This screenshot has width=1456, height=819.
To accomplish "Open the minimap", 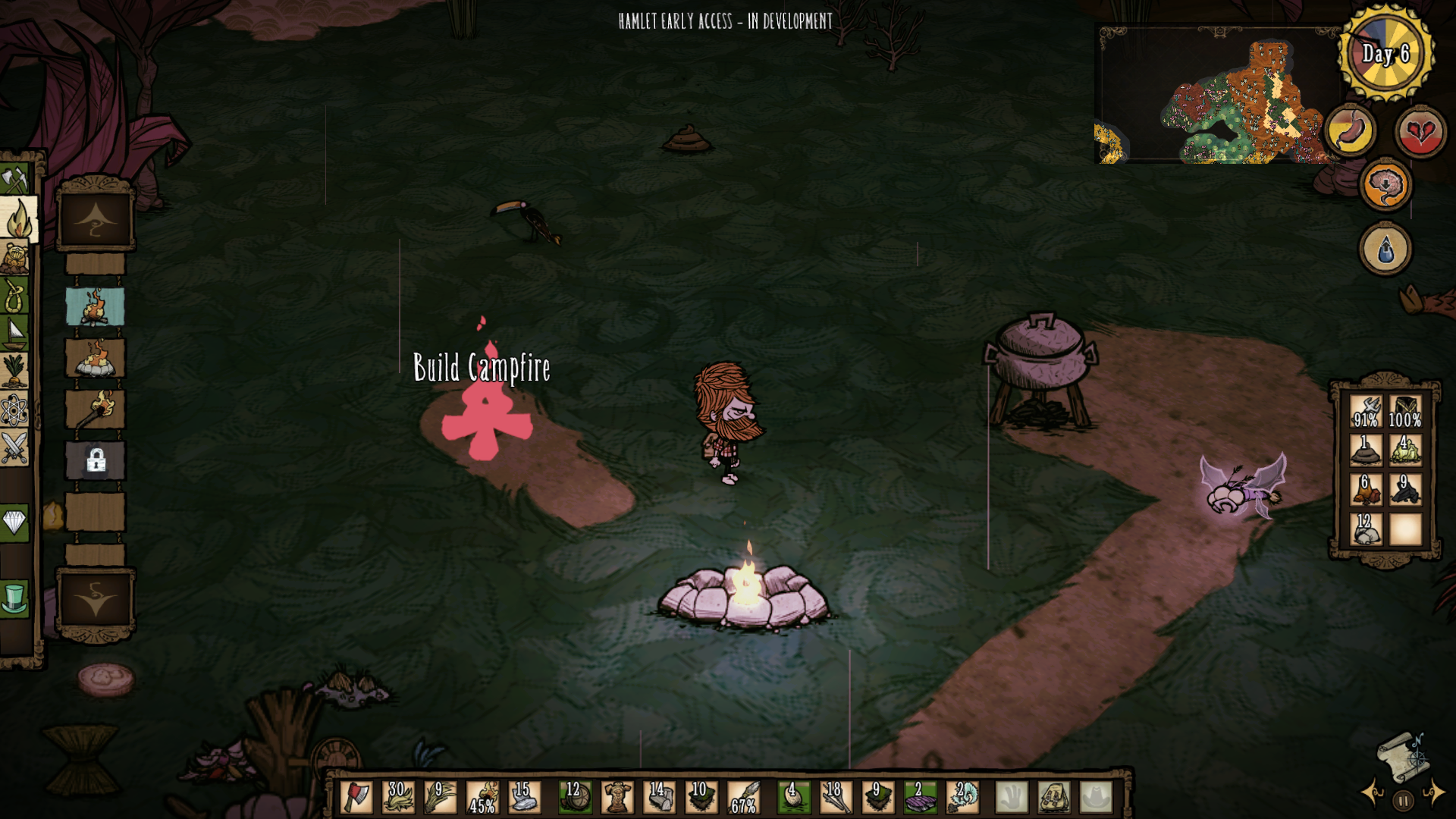I will 1213,97.
